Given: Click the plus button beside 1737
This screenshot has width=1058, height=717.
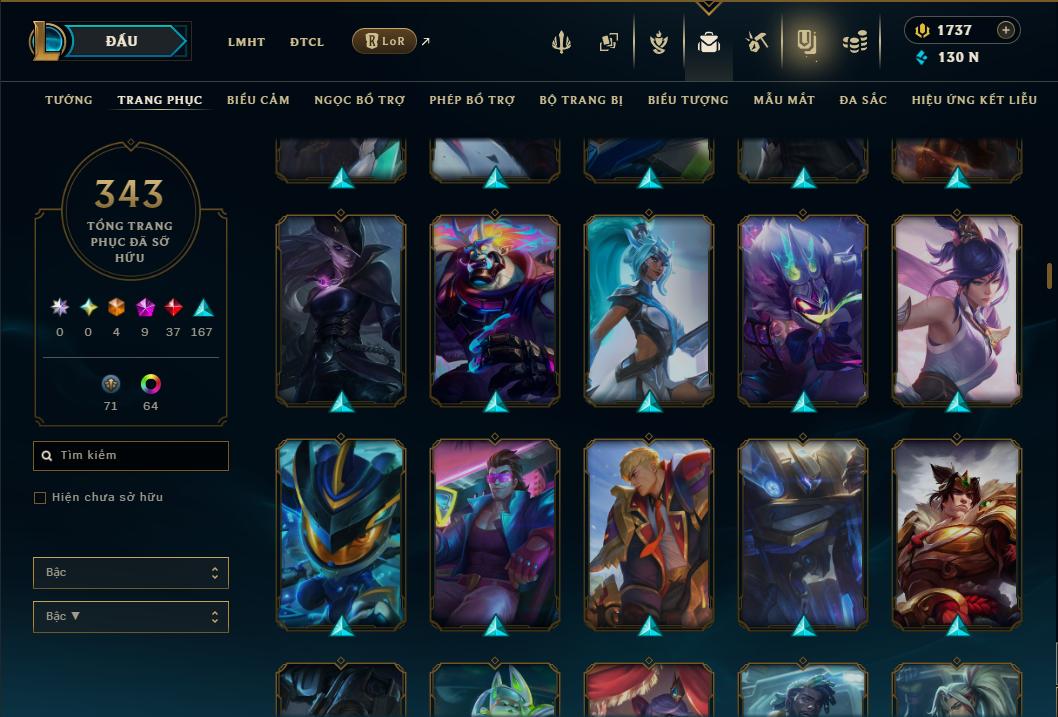Looking at the screenshot, I should 1005,30.
